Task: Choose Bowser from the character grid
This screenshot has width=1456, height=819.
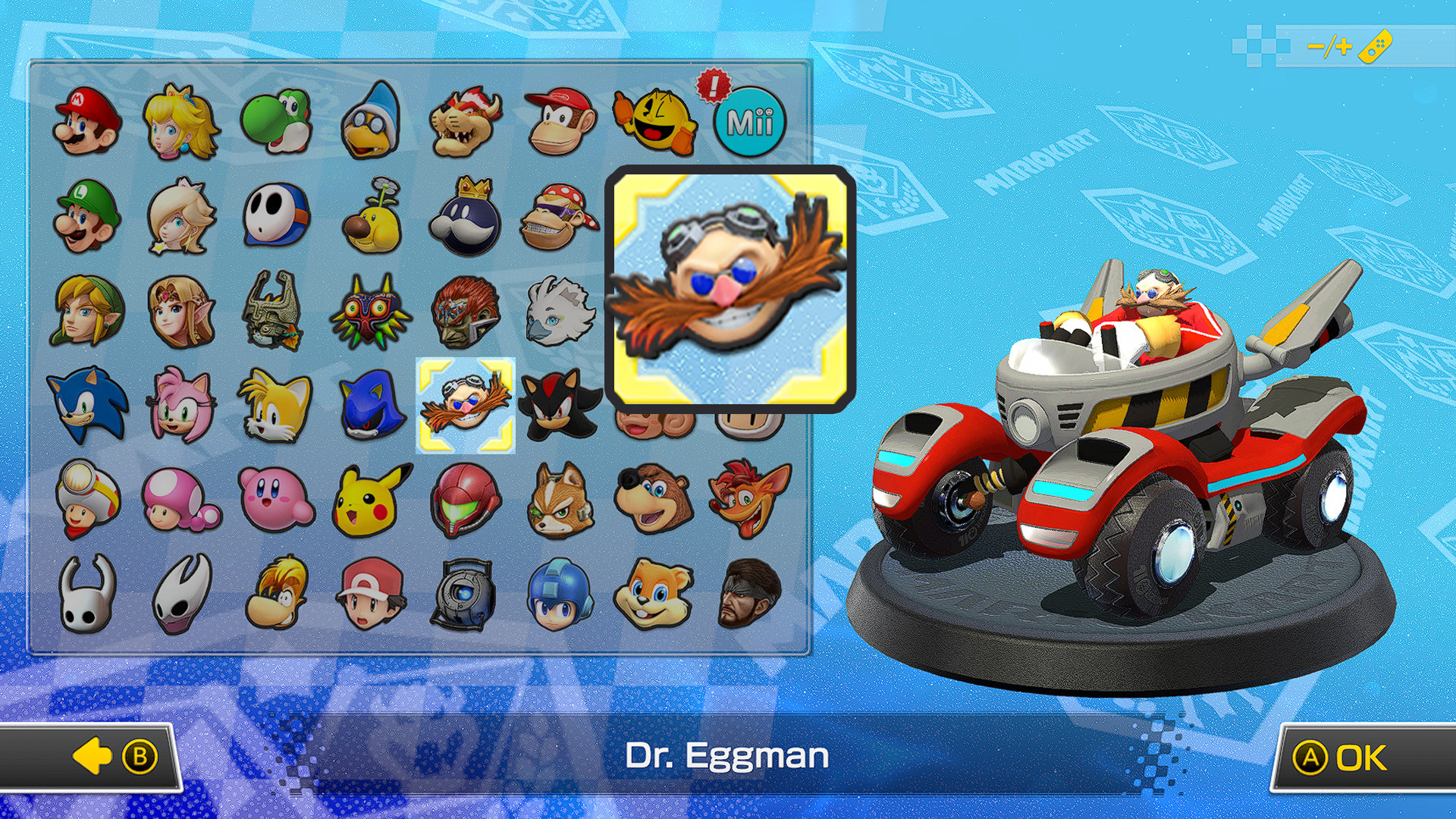Action: pos(465,121)
